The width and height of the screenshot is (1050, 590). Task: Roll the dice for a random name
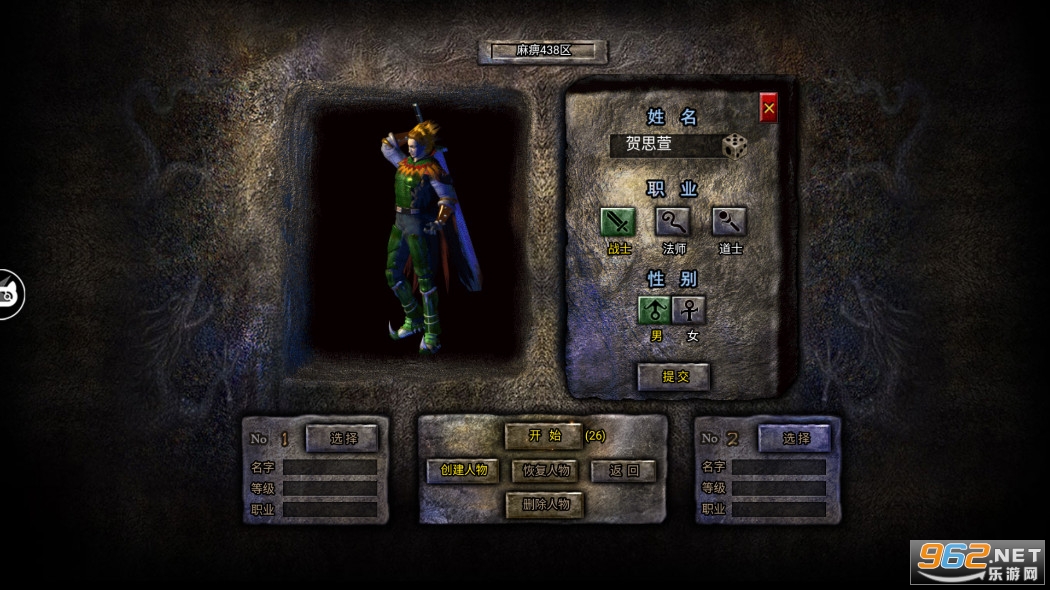pyautogui.click(x=736, y=146)
